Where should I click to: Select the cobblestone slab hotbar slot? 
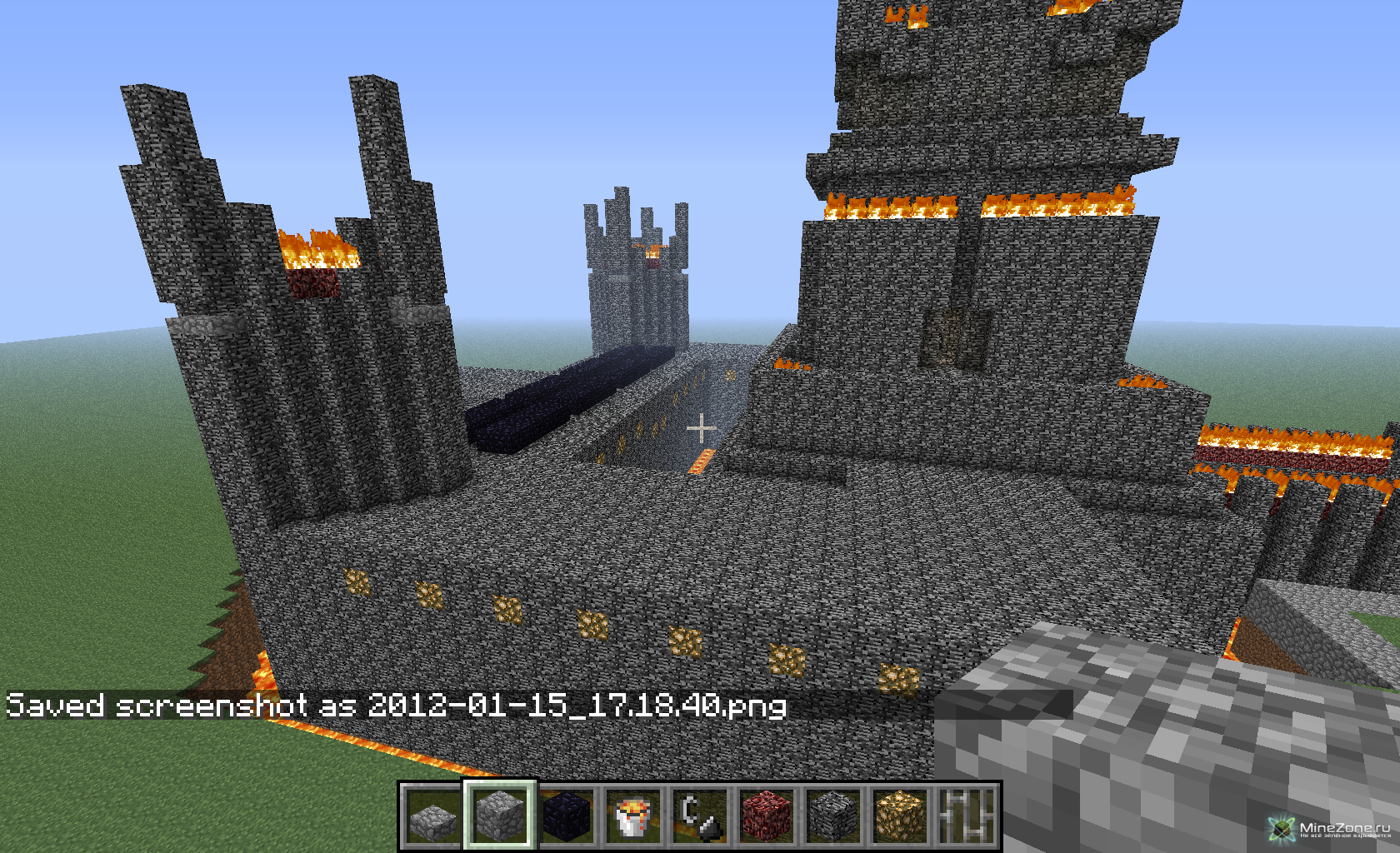pyautogui.click(x=432, y=816)
